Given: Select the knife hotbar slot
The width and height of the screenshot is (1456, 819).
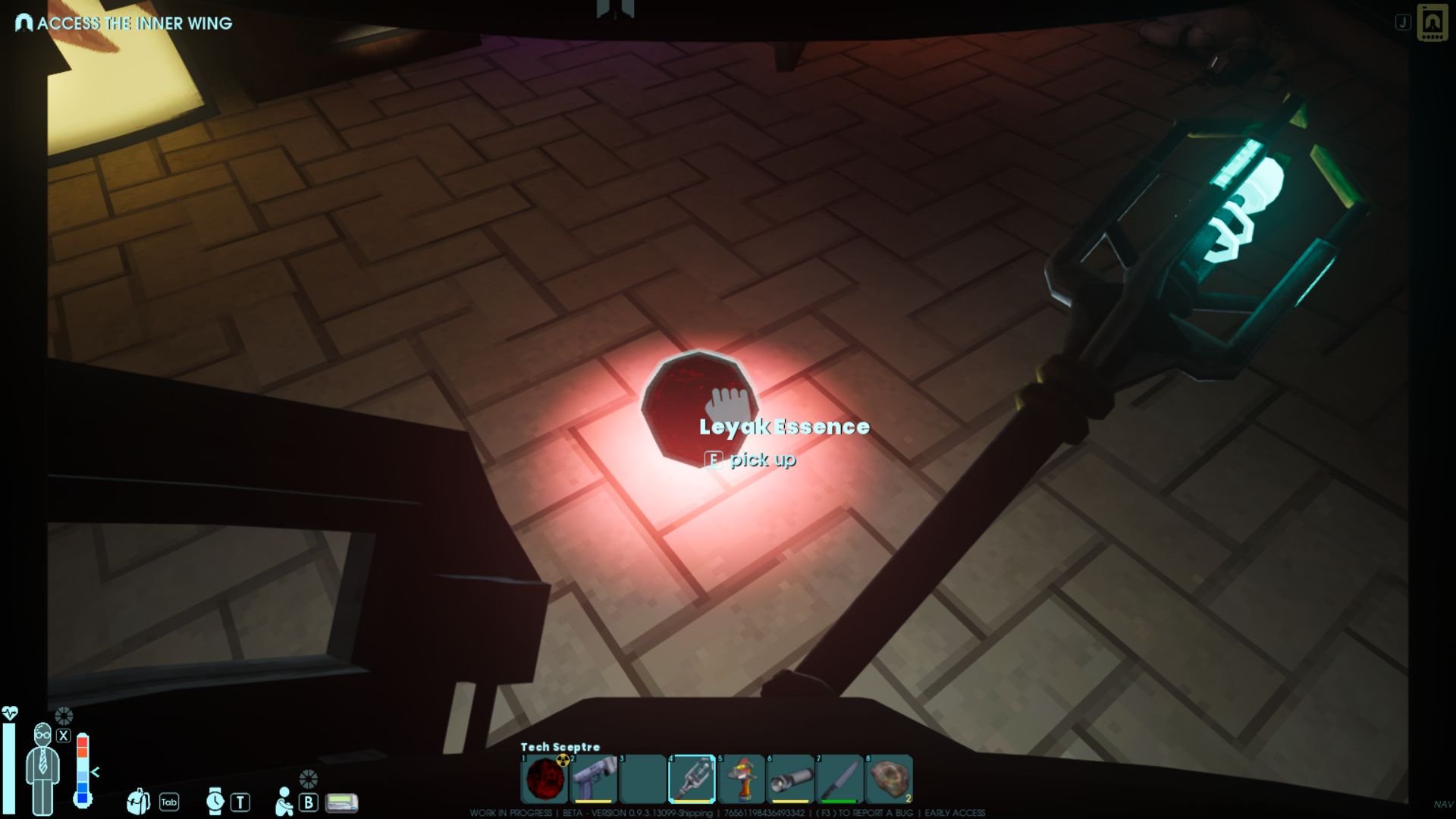Looking at the screenshot, I should 839,779.
